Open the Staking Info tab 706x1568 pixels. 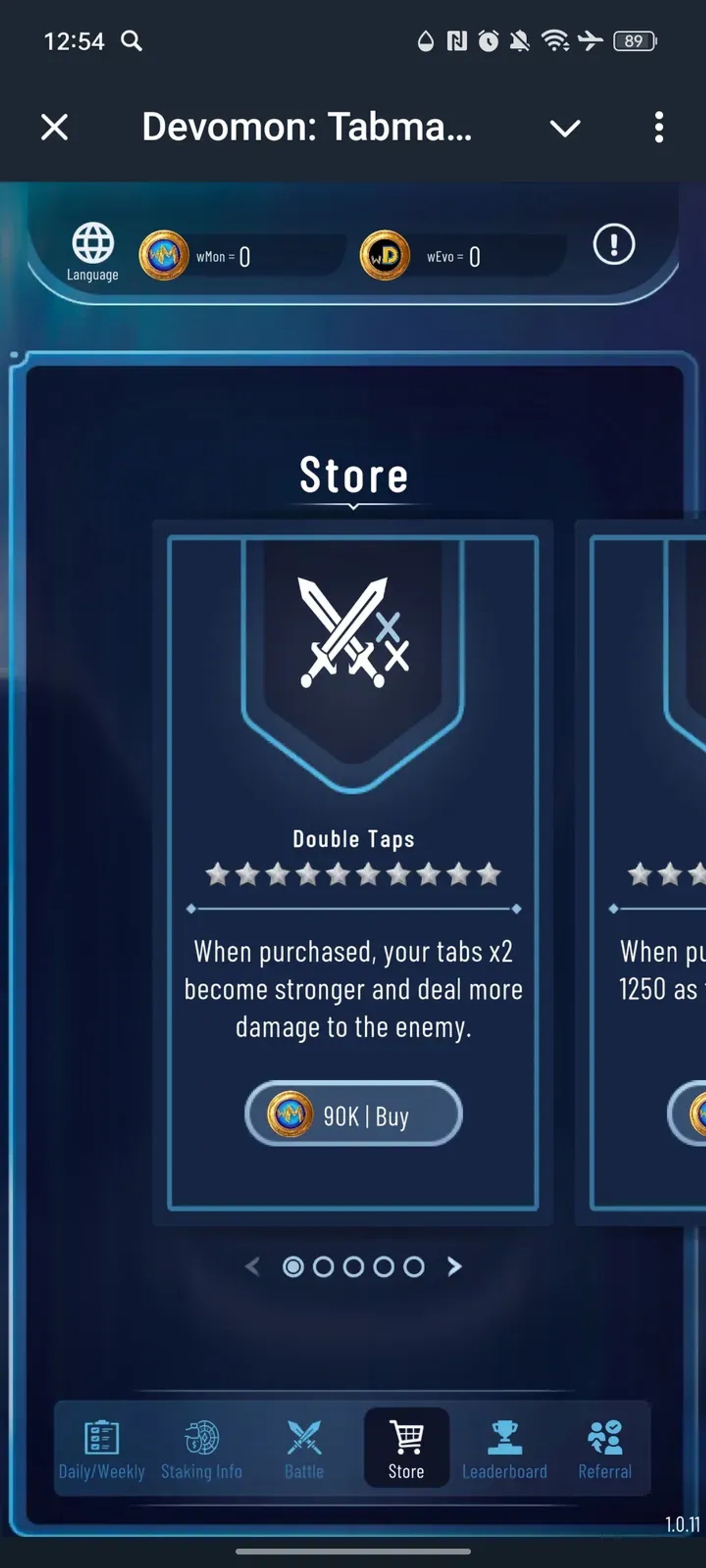pyautogui.click(x=202, y=1449)
